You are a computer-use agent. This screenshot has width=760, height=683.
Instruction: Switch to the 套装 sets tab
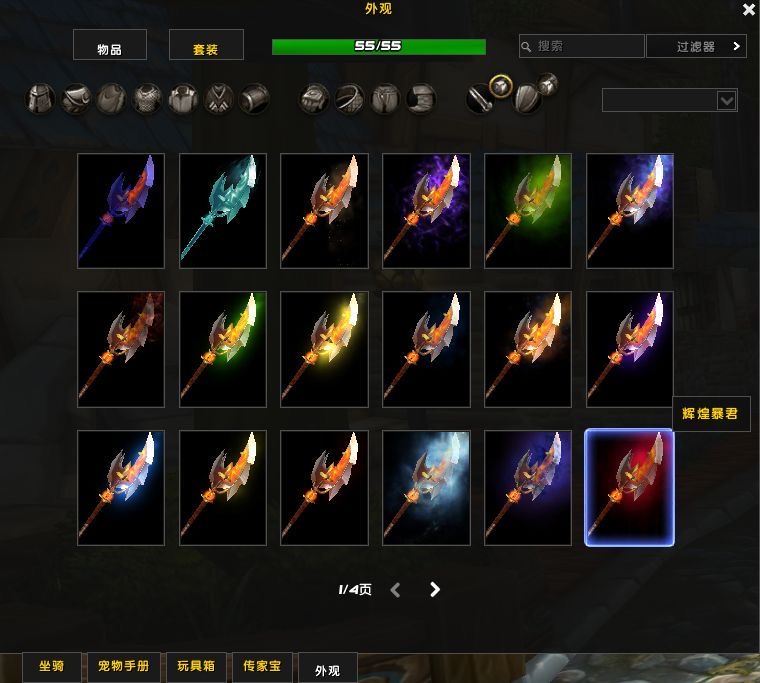coord(206,45)
